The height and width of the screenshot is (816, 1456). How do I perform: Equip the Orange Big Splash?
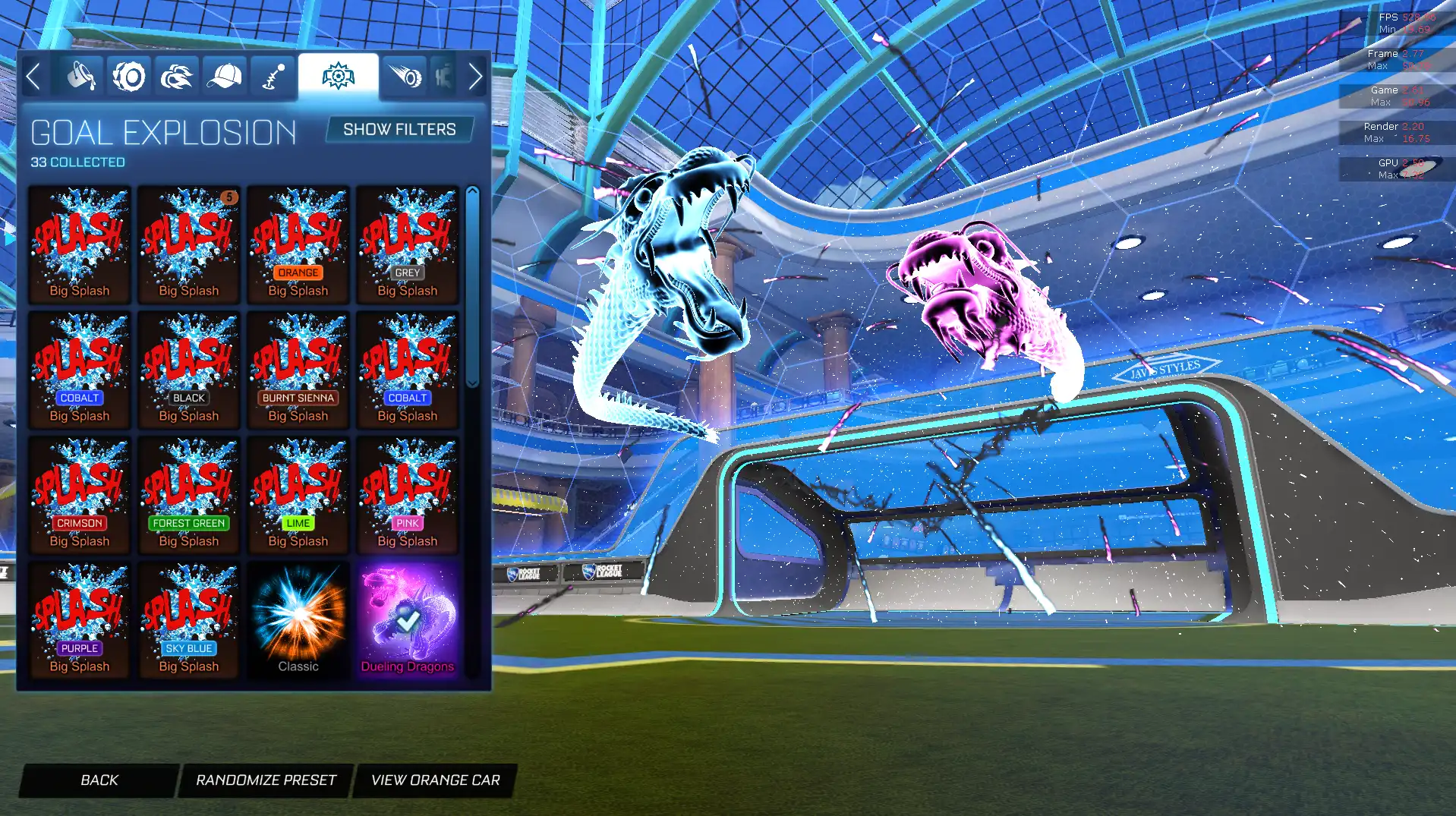pos(298,245)
